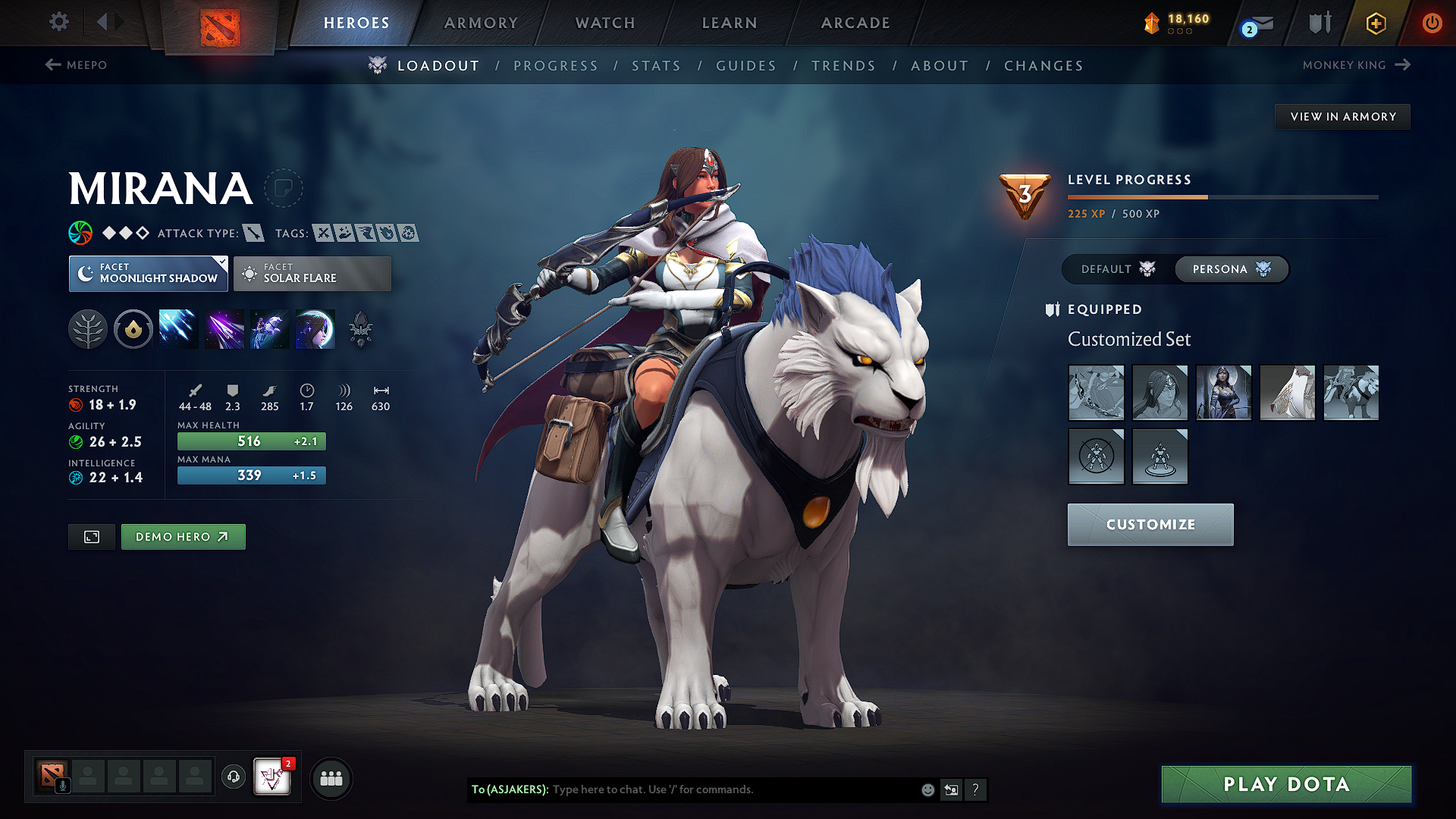Select the Solar Flare facet
1456x819 pixels.
click(x=312, y=274)
